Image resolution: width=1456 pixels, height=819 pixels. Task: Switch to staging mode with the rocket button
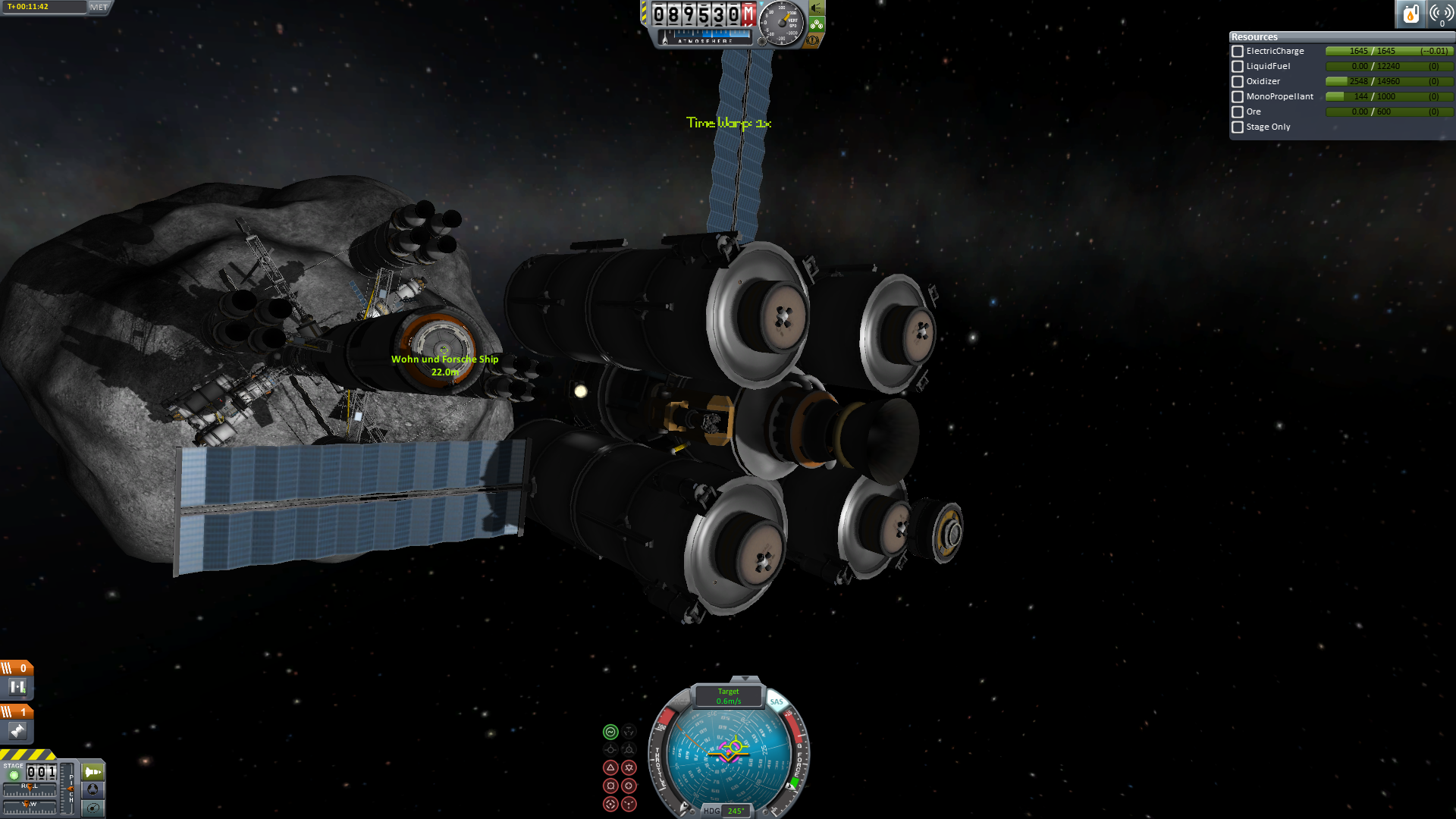pos(93,772)
